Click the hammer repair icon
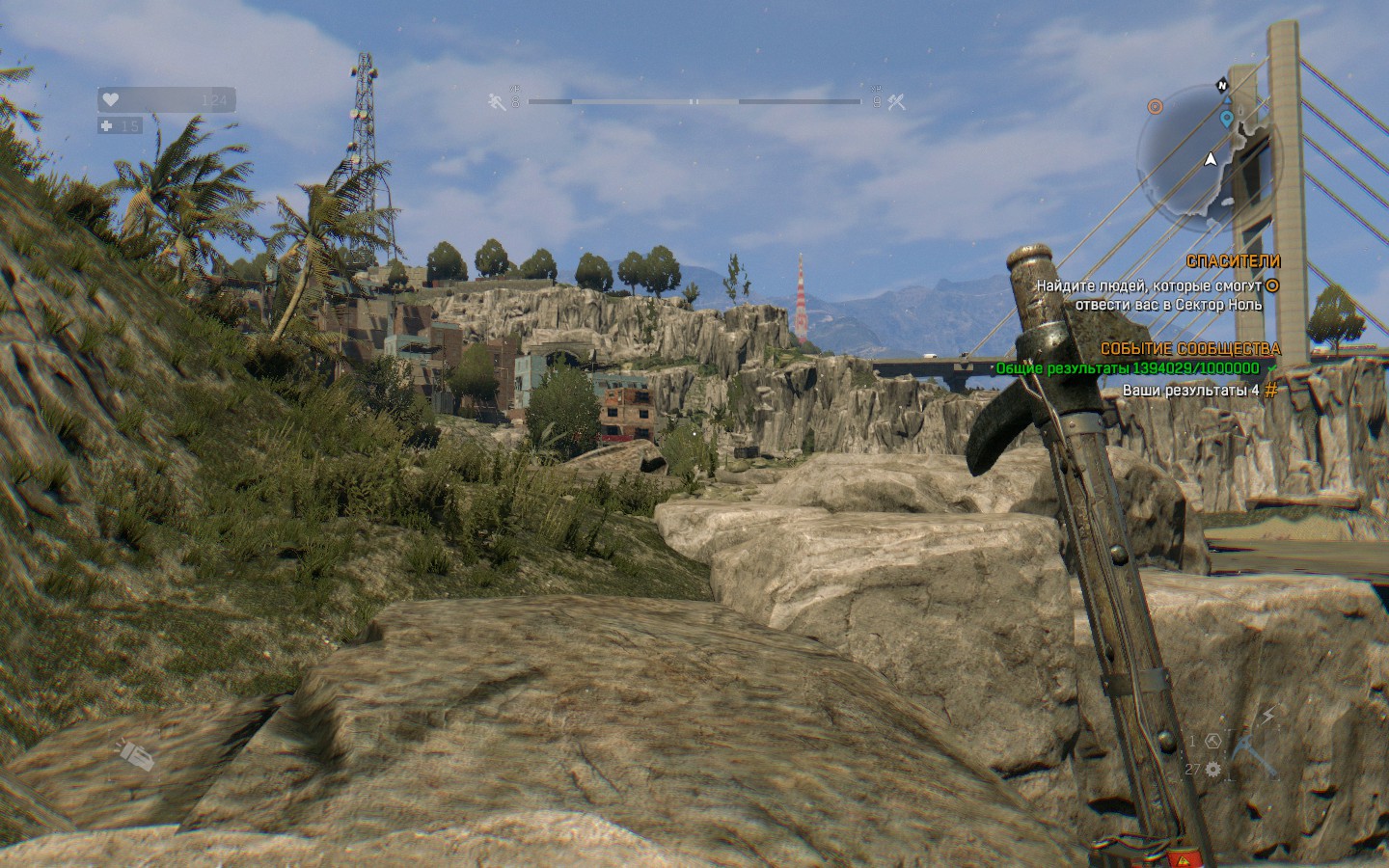The width and height of the screenshot is (1389, 868). [1213, 741]
